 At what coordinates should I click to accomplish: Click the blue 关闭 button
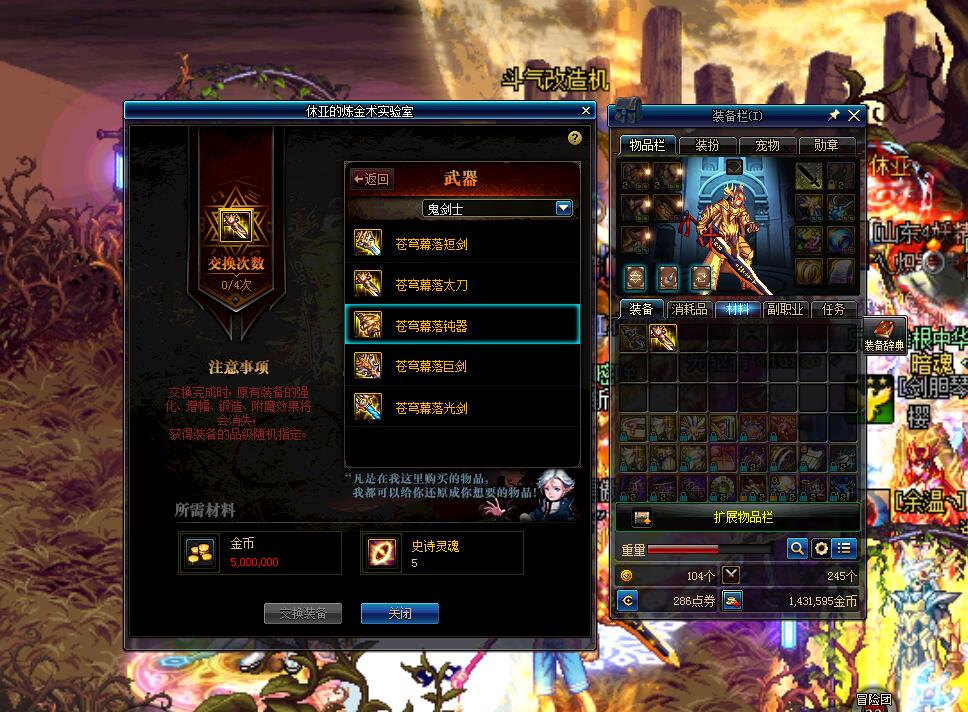coord(399,613)
